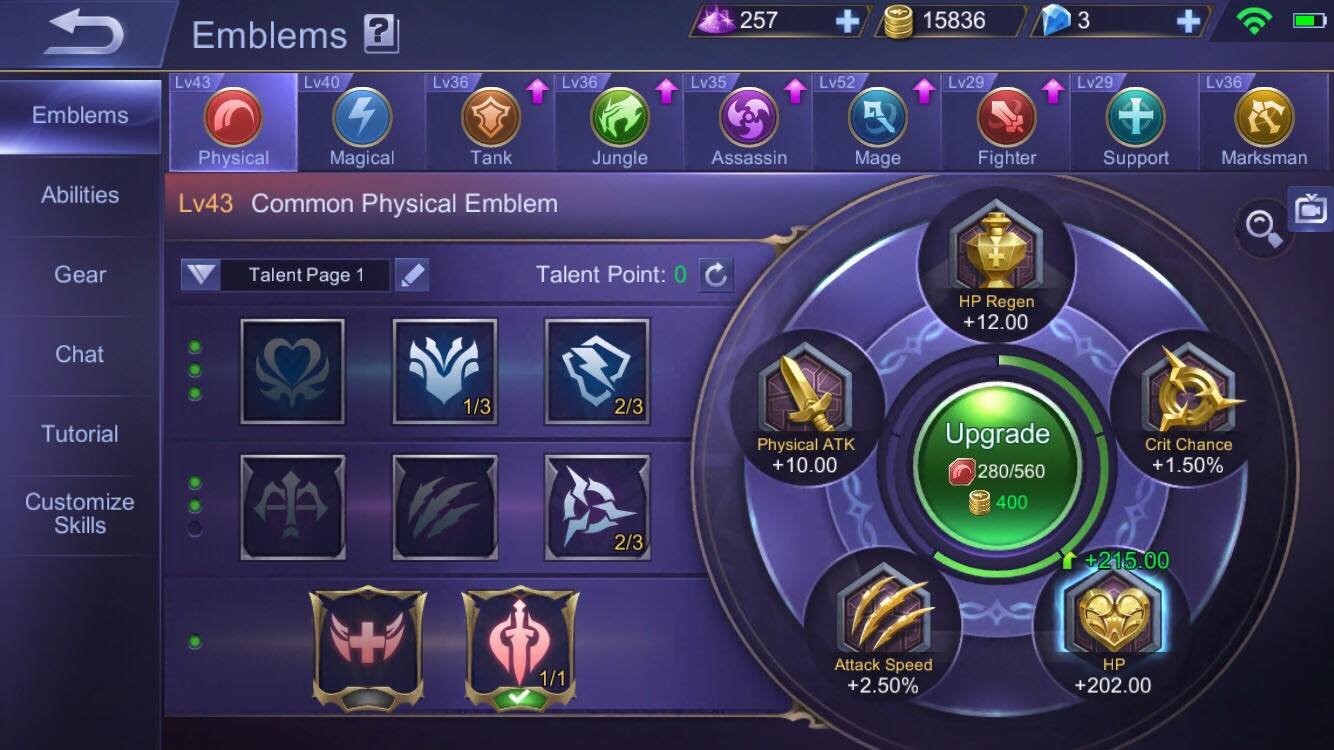1334x750 pixels.
Task: Click the pencil icon to rename Talent Page
Action: (413, 275)
